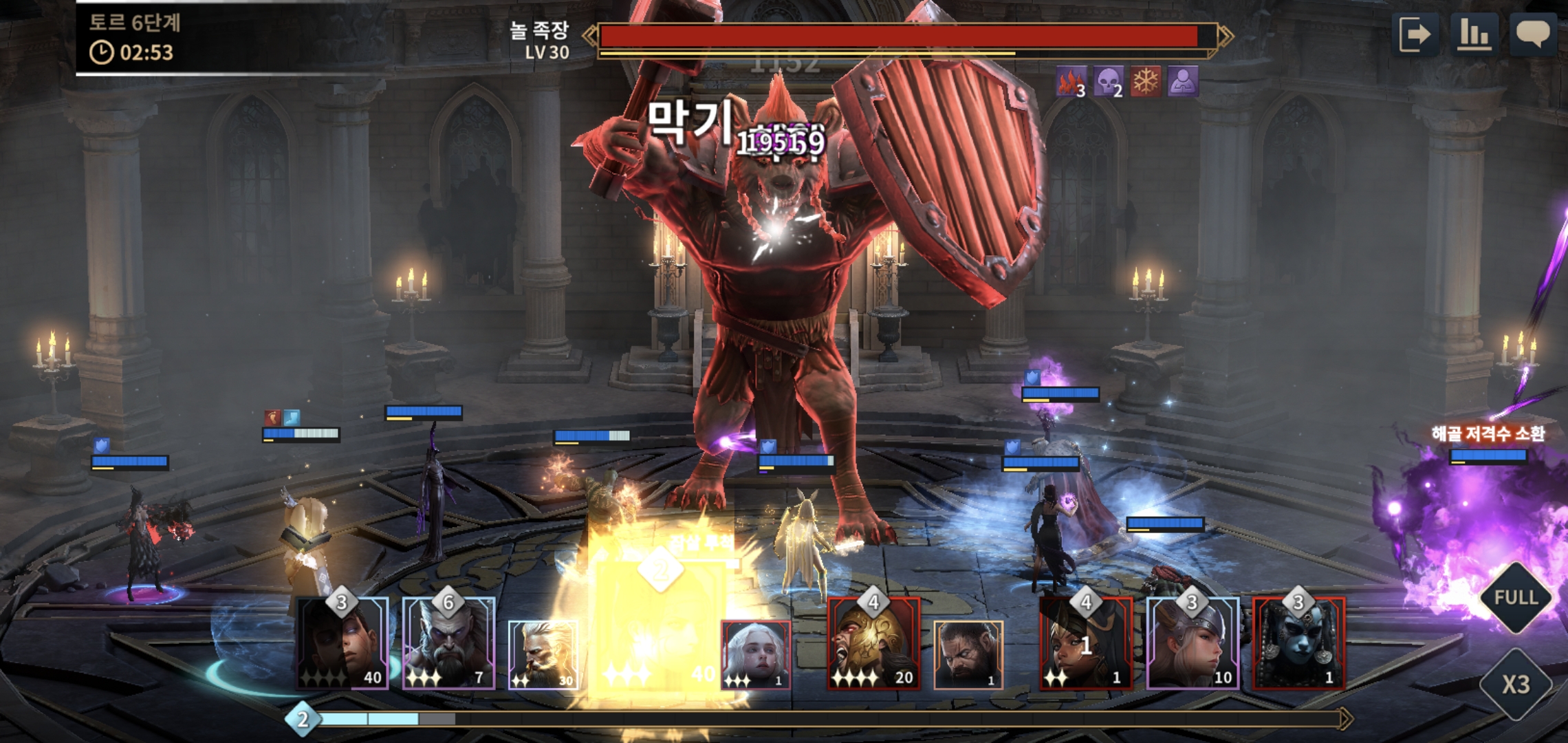Exit the battle with the arrow-door button

1415,34
